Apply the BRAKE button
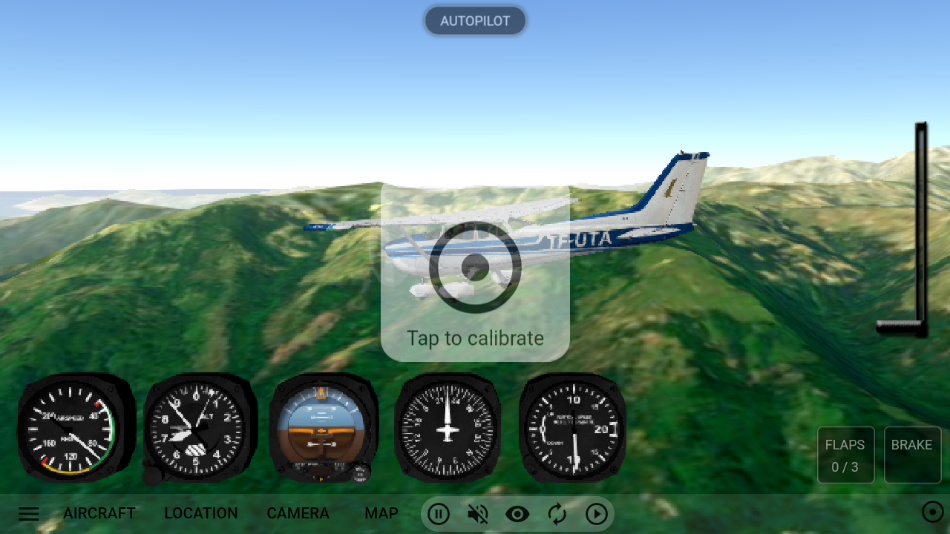 point(912,455)
